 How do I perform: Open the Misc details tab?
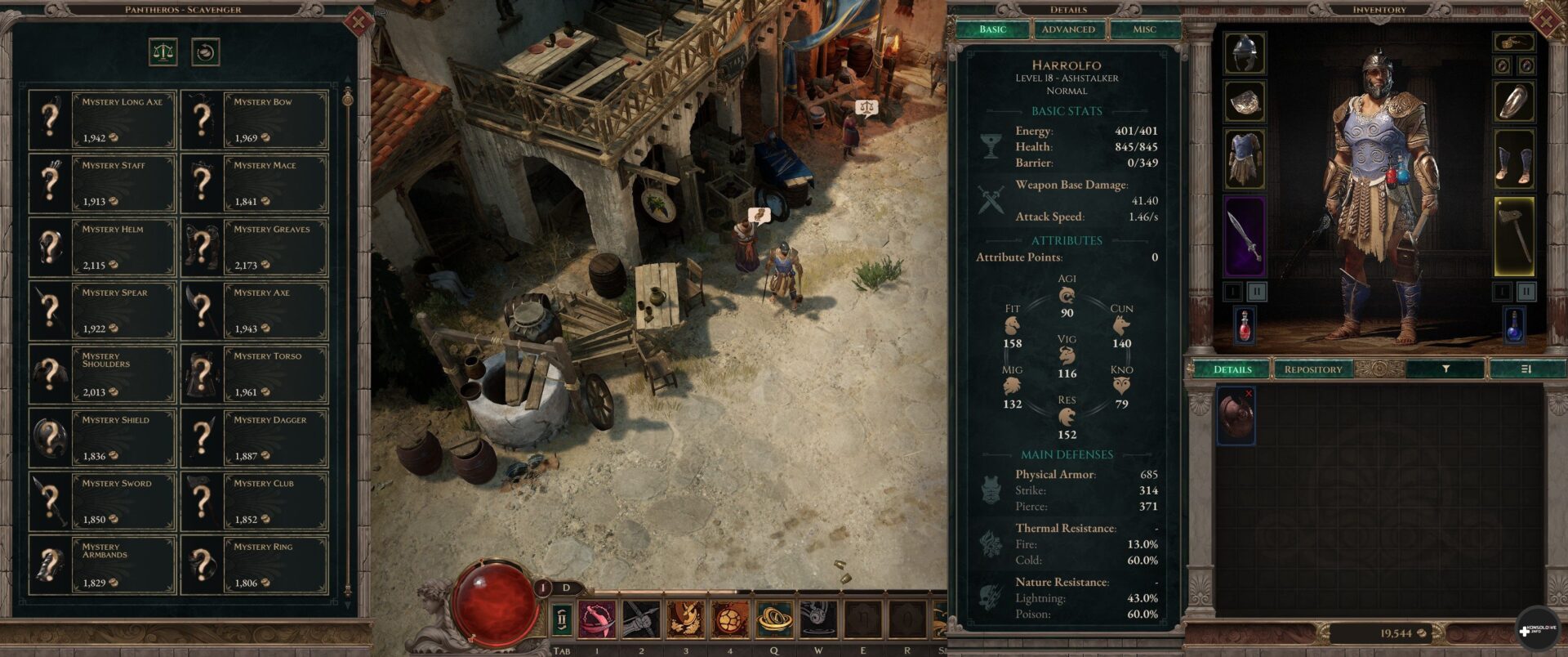point(1144,29)
